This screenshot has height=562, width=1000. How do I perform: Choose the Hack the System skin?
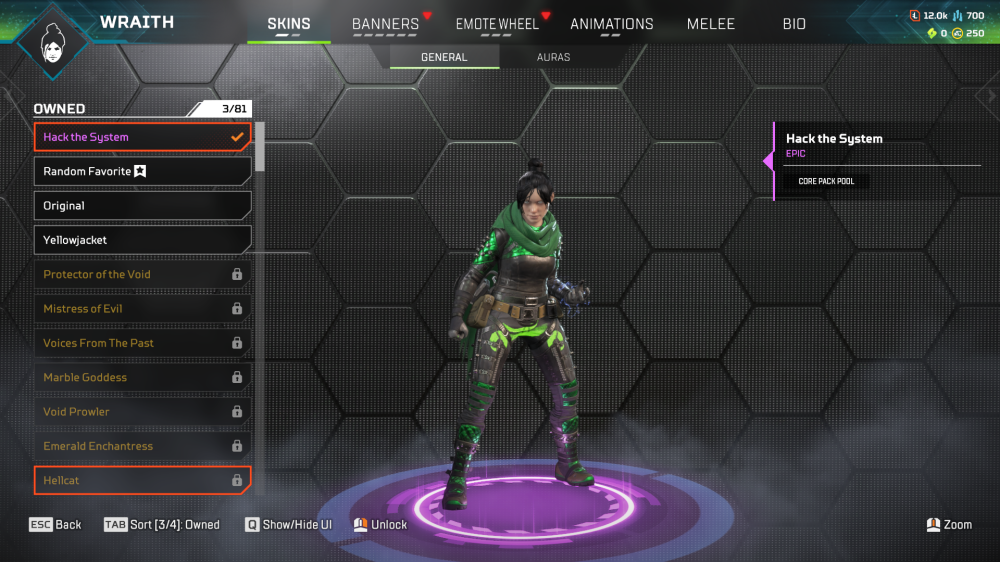[x=142, y=137]
